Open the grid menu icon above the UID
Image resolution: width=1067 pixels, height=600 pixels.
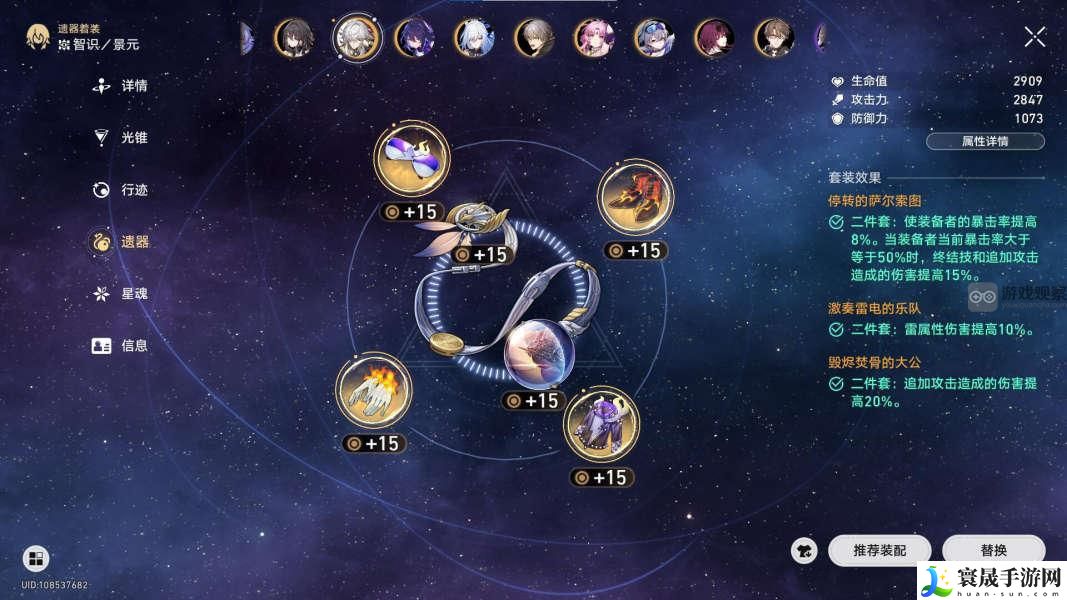pyautogui.click(x=36, y=558)
